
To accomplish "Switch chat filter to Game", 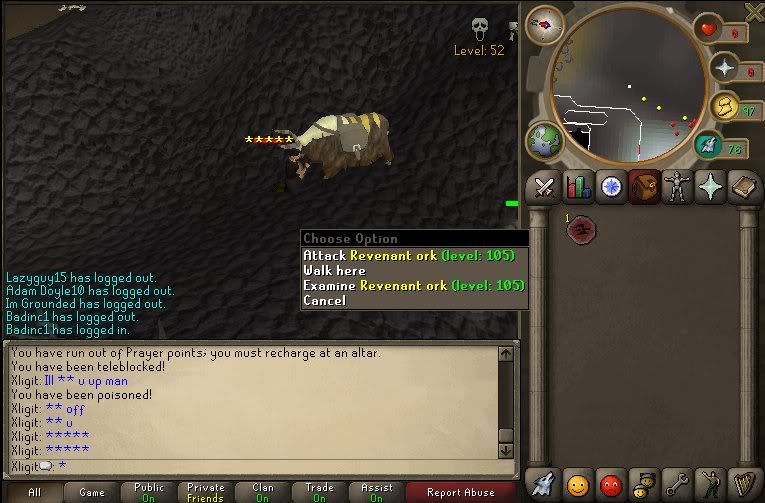I will (x=92, y=492).
